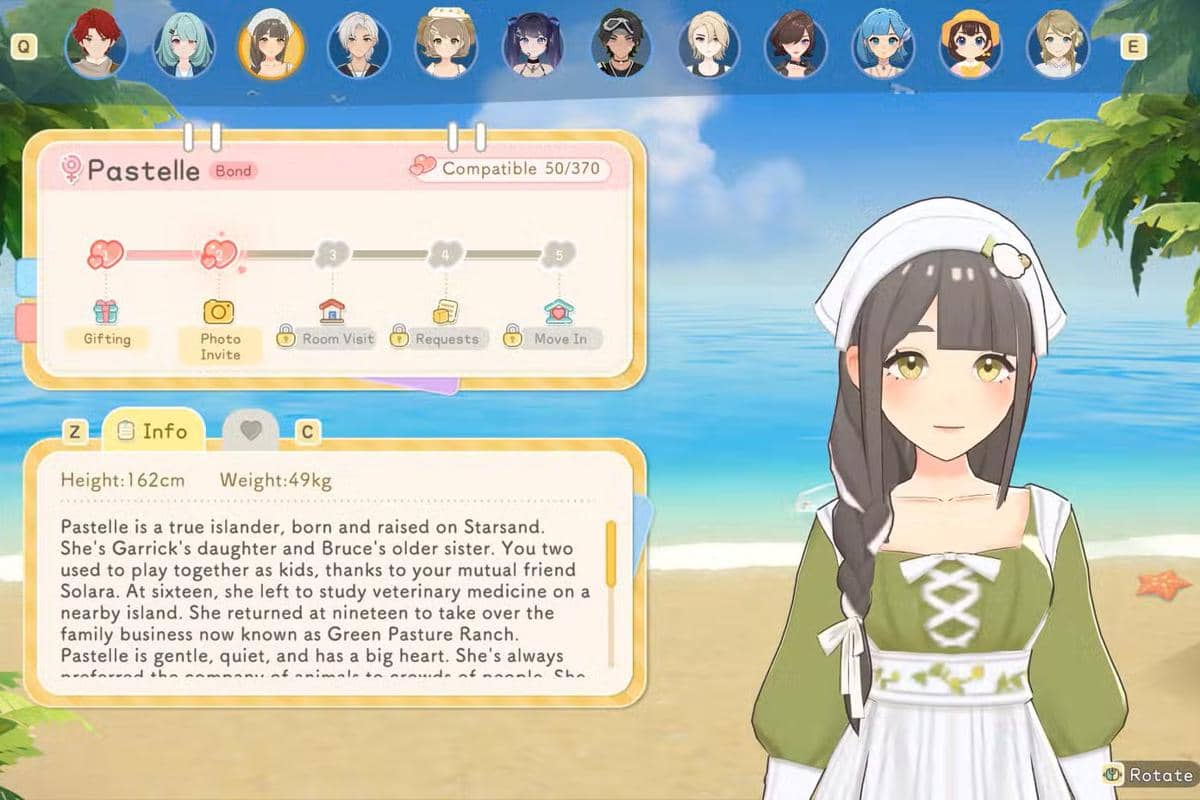Choose the portrait with goggles on head
Screen dimensions: 1200x800
622,46
